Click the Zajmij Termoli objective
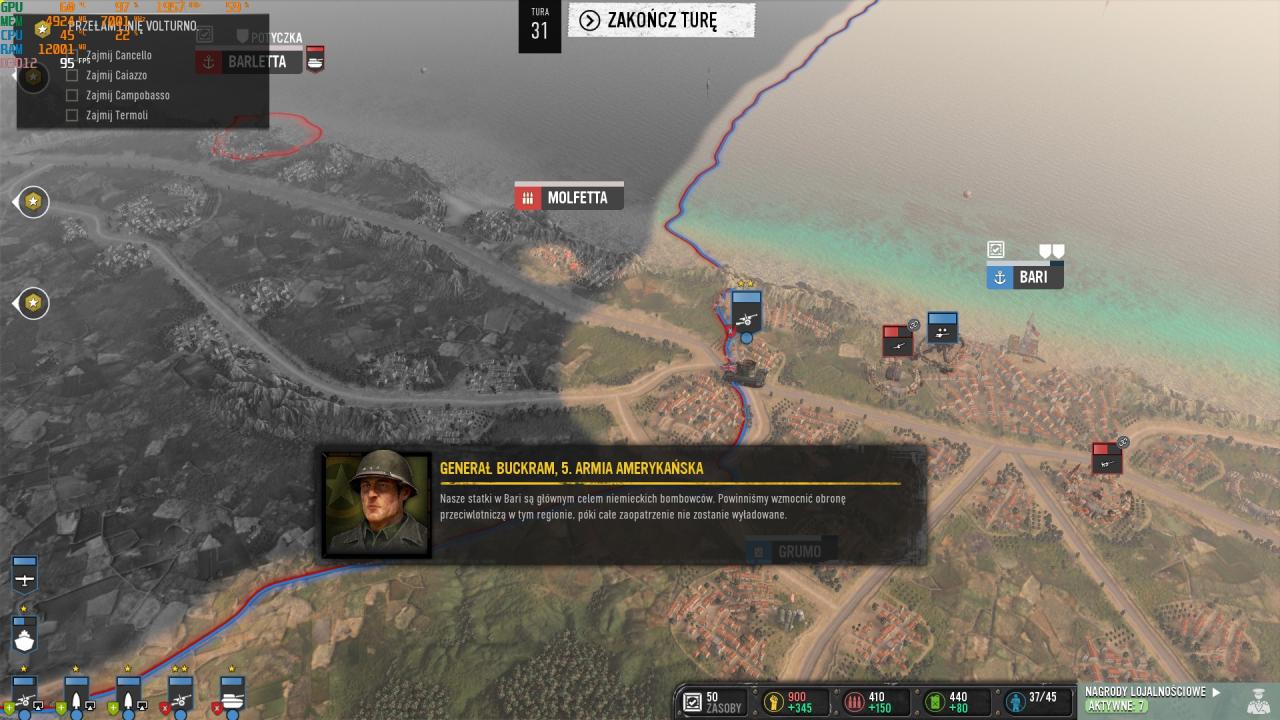The height and width of the screenshot is (720, 1280). pyautogui.click(x=116, y=115)
